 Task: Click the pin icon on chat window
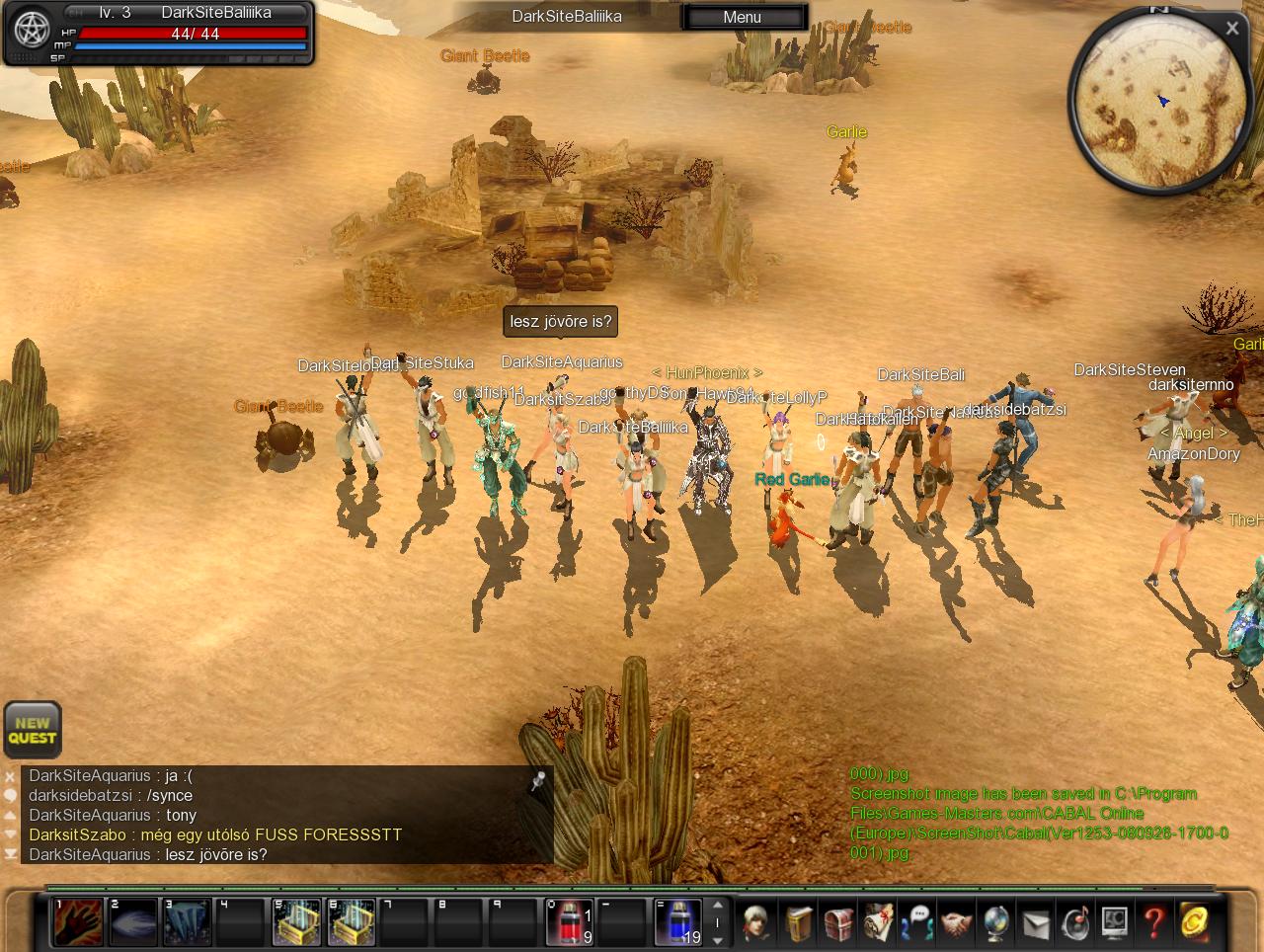click(x=537, y=782)
